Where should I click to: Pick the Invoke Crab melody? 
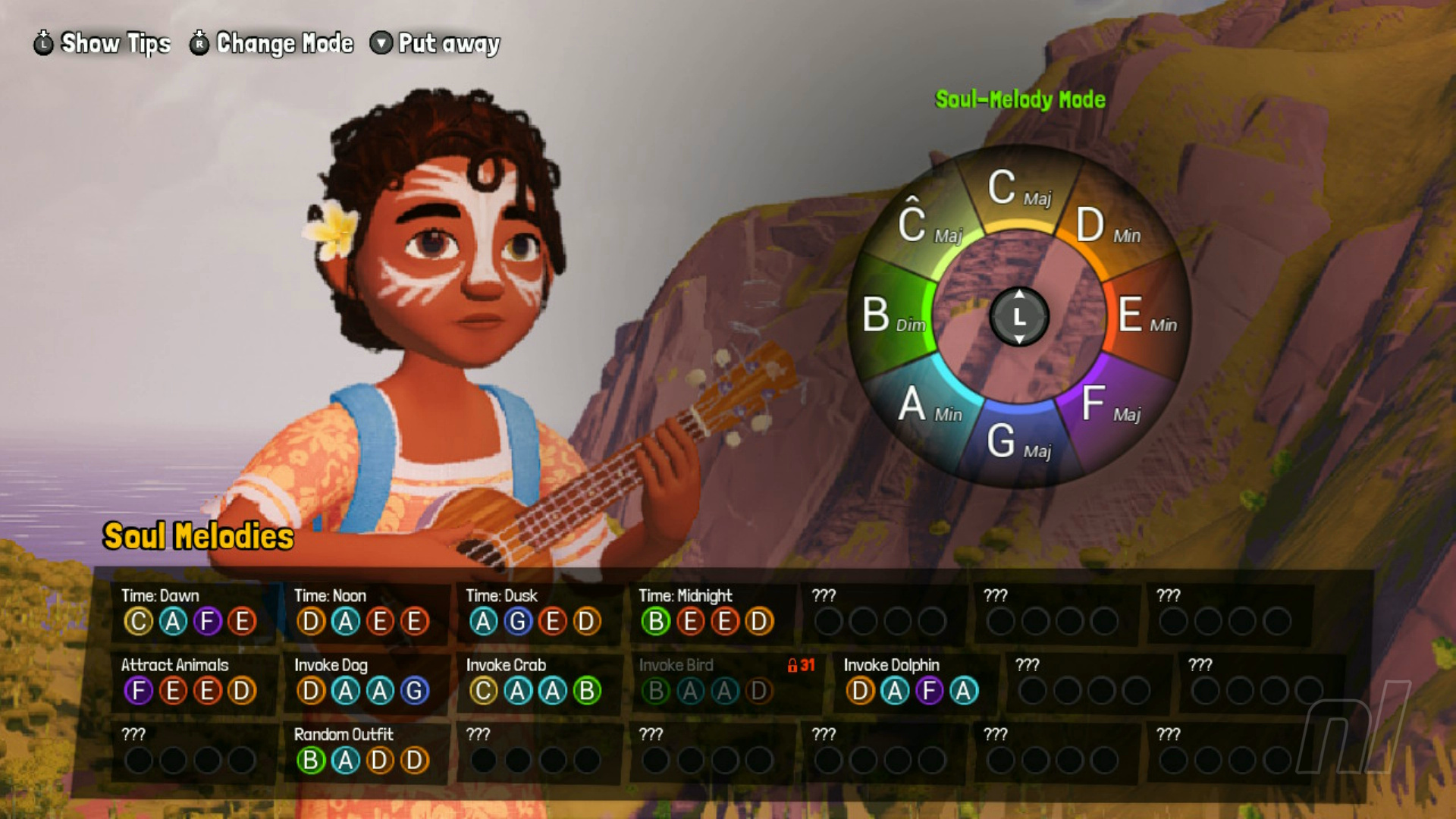pos(534,680)
